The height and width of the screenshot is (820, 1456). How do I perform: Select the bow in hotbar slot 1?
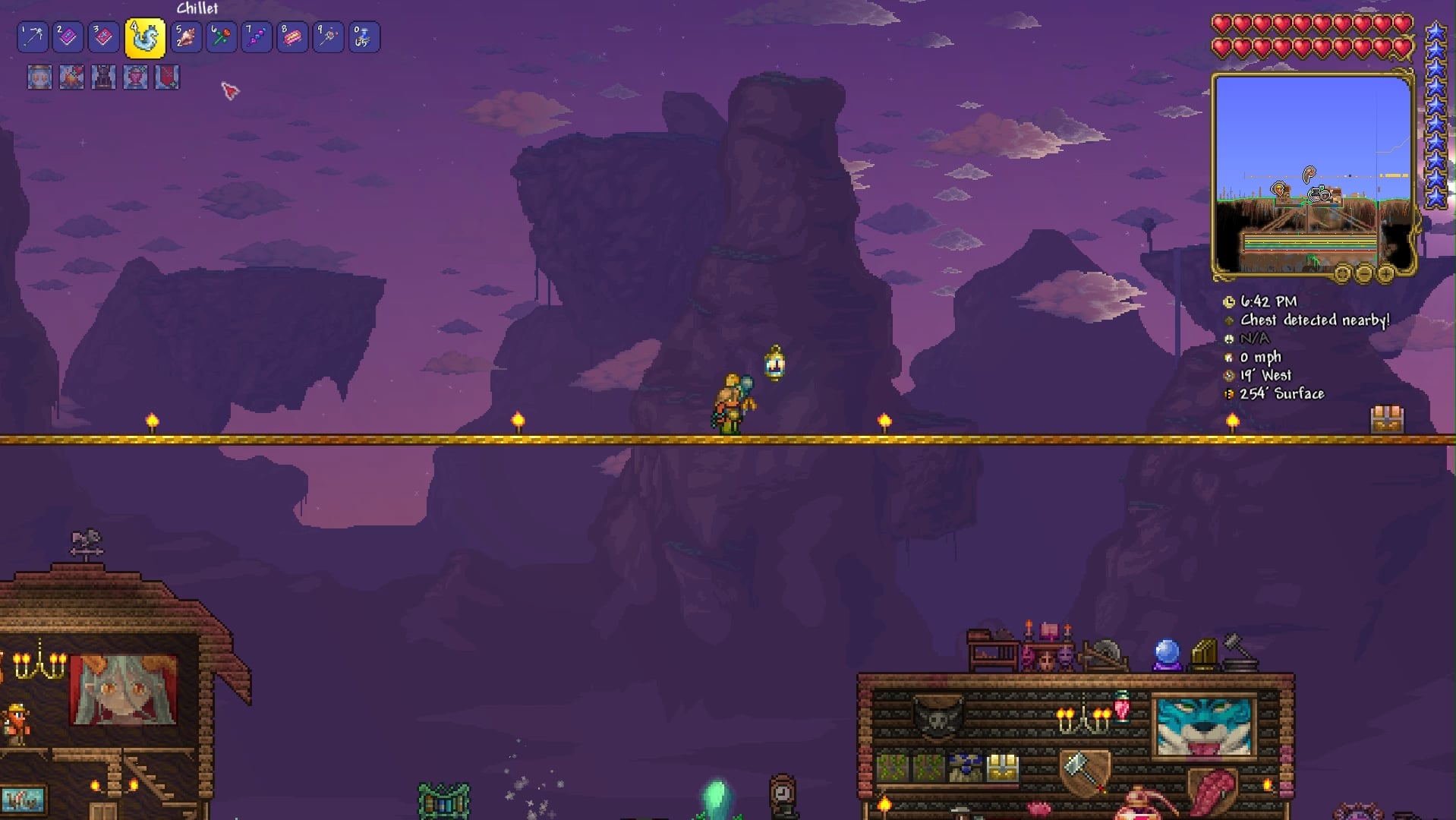[33, 36]
